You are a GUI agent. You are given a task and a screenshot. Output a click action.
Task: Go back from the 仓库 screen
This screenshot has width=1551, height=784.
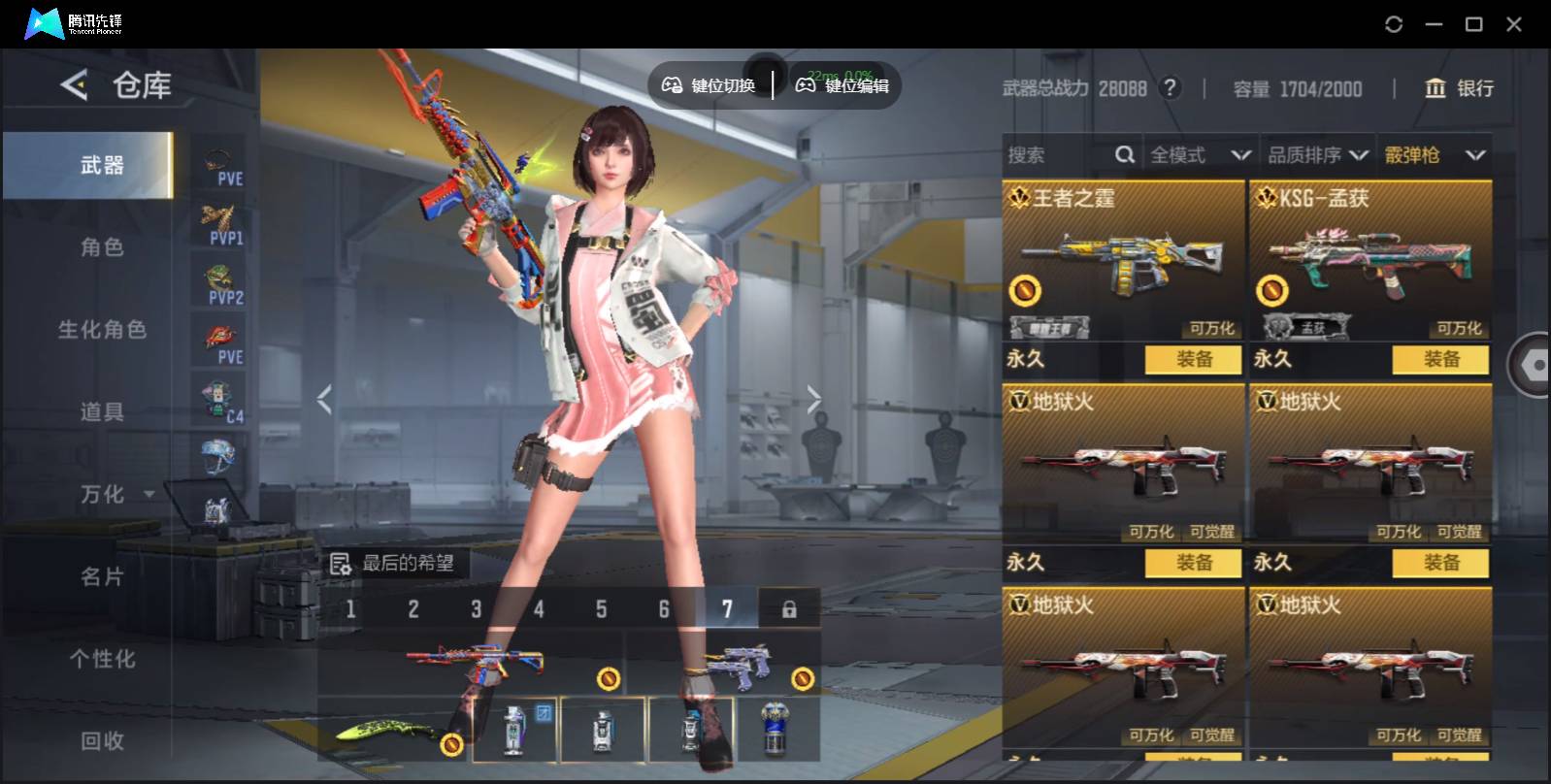pyautogui.click(x=74, y=85)
